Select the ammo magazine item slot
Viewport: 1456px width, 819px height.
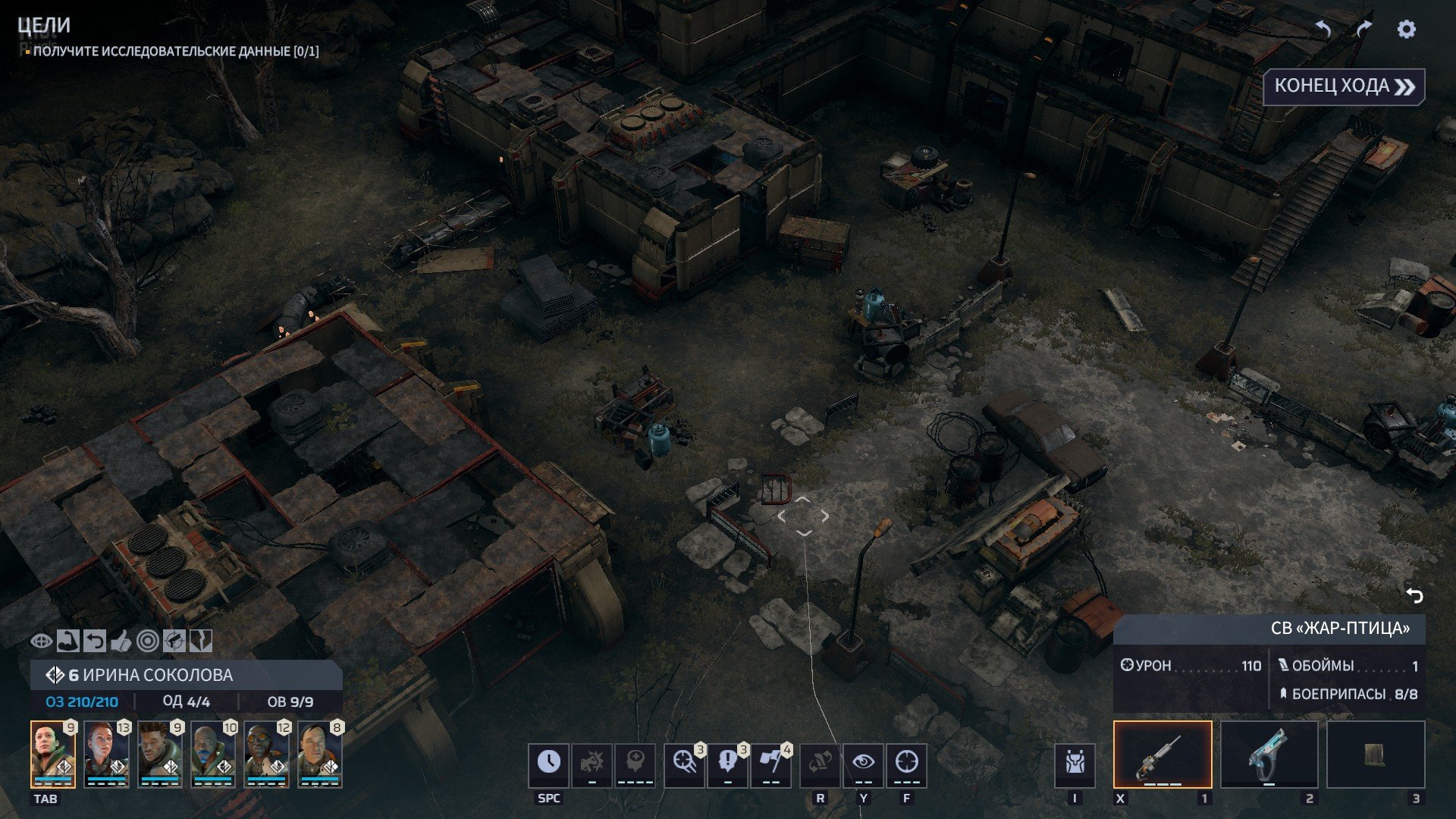(x=1375, y=754)
